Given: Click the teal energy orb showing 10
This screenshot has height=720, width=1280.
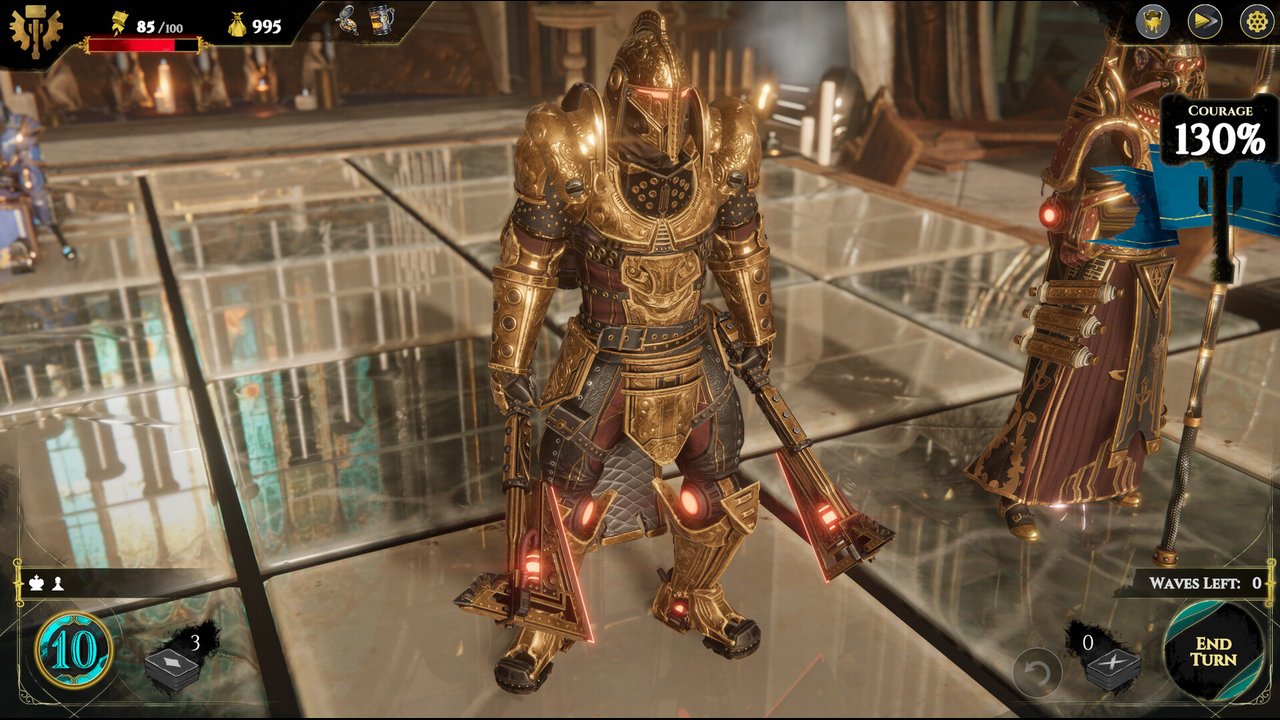Looking at the screenshot, I should [x=74, y=651].
